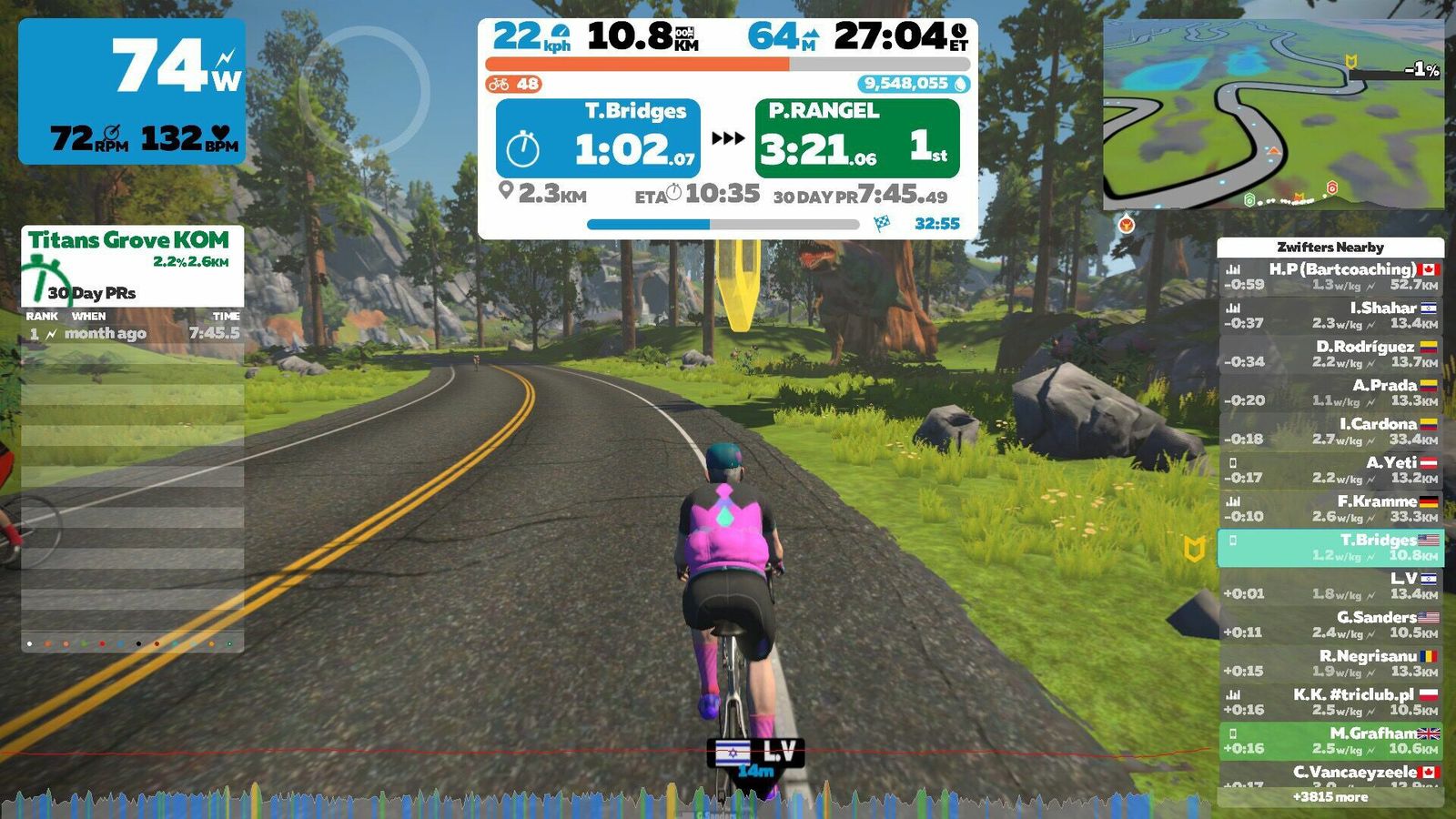1456x819 pixels.
Task: Select A.Prada from Zwifters Nearby
Action: [x=1330, y=392]
